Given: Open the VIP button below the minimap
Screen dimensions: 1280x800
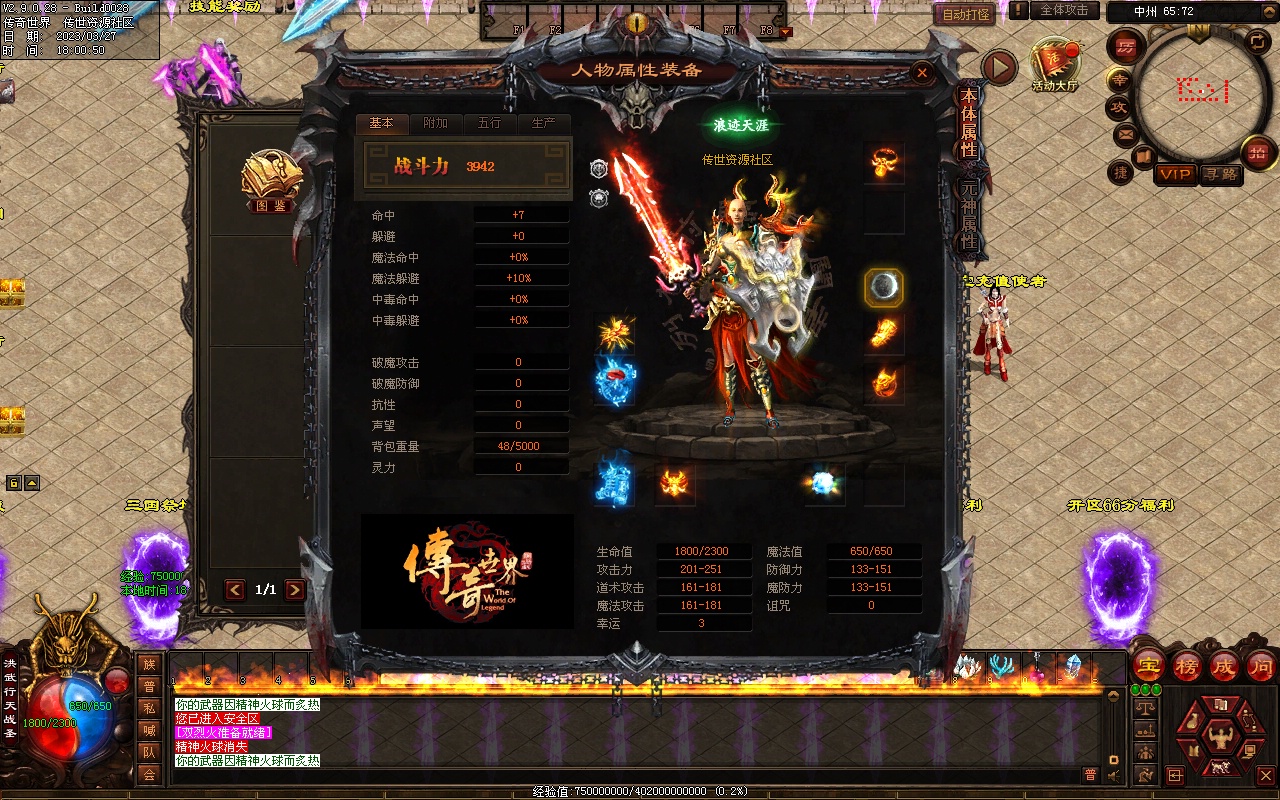Looking at the screenshot, I should pos(1175,174).
